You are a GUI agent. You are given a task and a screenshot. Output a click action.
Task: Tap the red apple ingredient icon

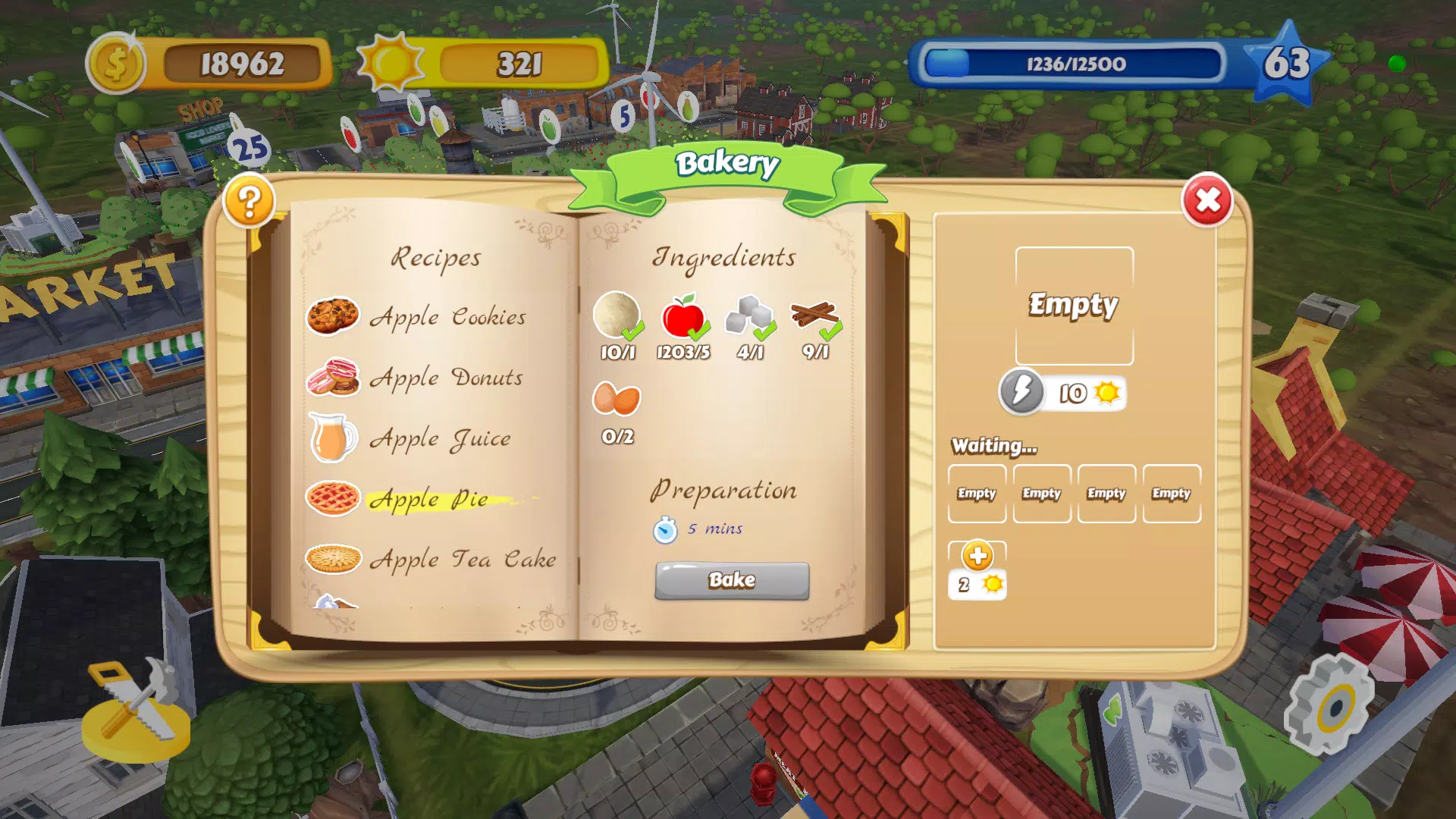click(x=683, y=315)
